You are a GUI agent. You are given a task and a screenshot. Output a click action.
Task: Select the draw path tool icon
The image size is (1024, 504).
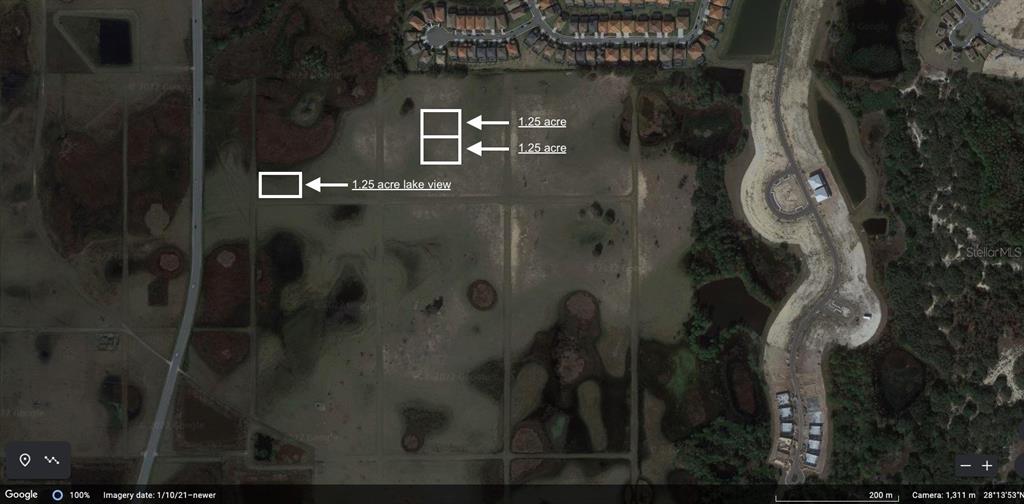52,460
